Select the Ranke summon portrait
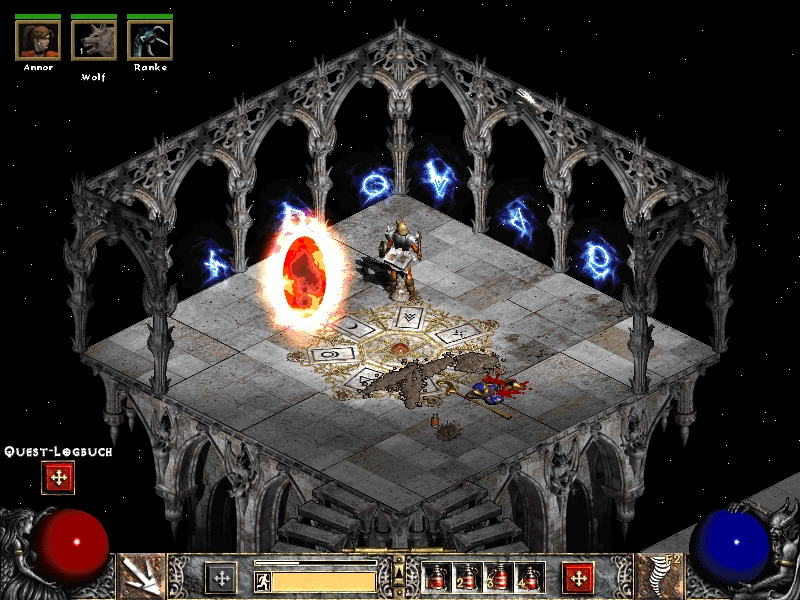 point(150,39)
